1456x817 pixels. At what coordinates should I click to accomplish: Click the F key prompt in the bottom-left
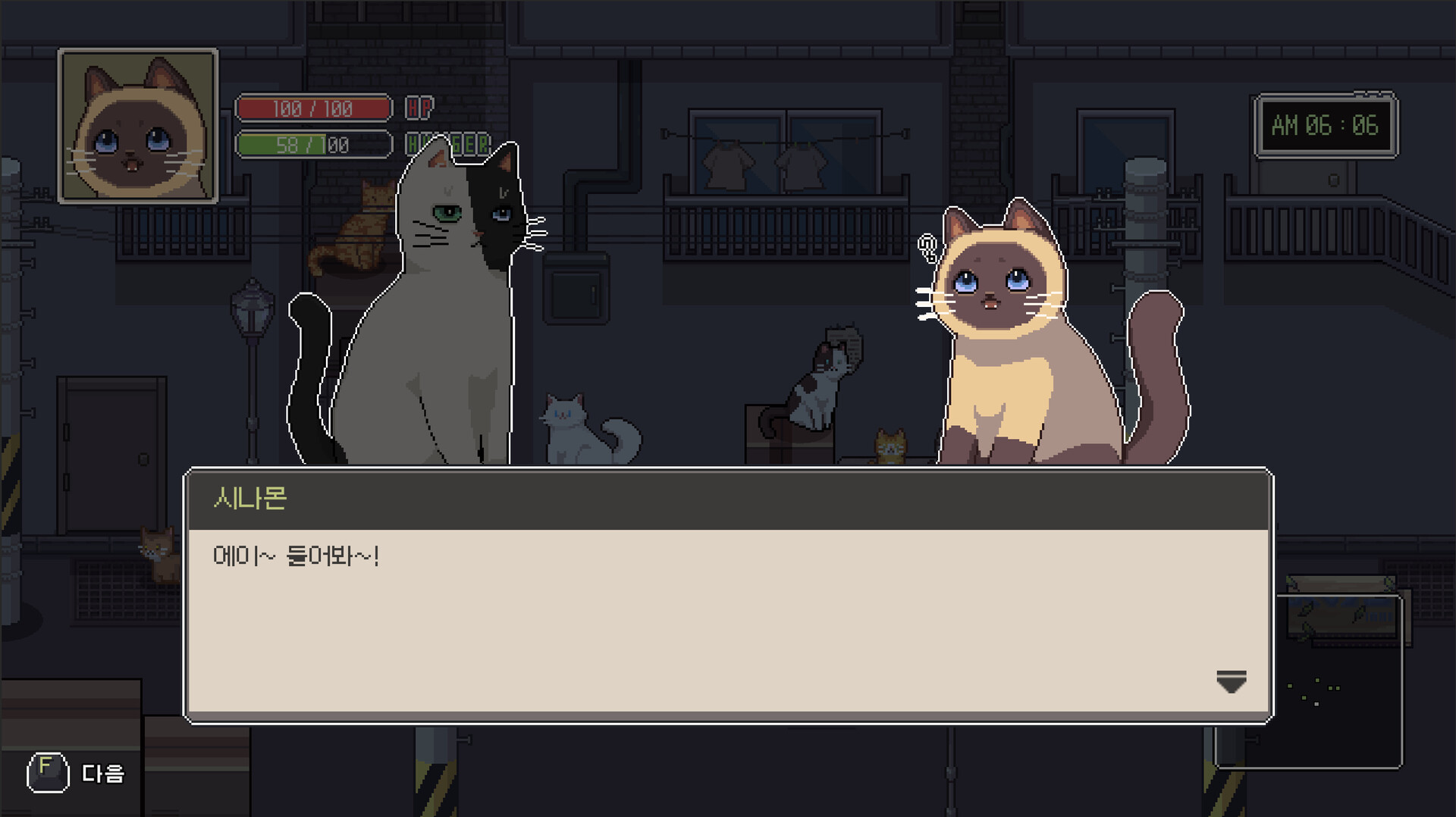pyautogui.click(x=47, y=773)
